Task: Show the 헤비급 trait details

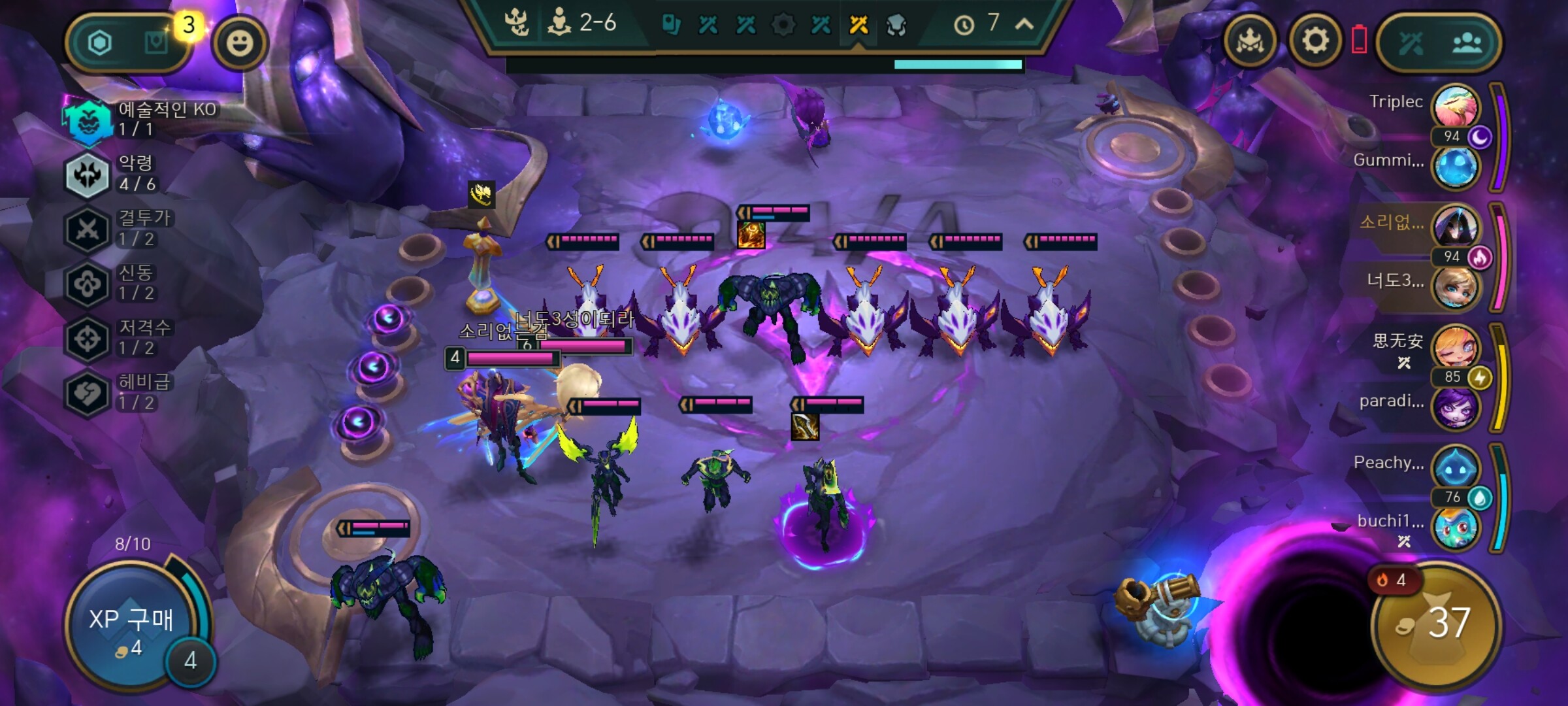Action: click(88, 393)
